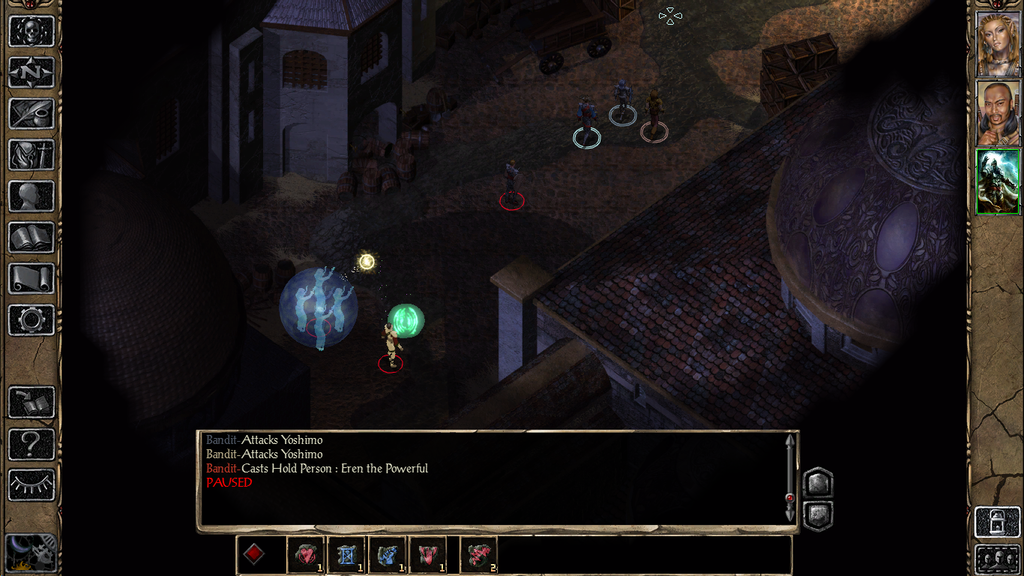Open game options with the gear icon

(31, 320)
